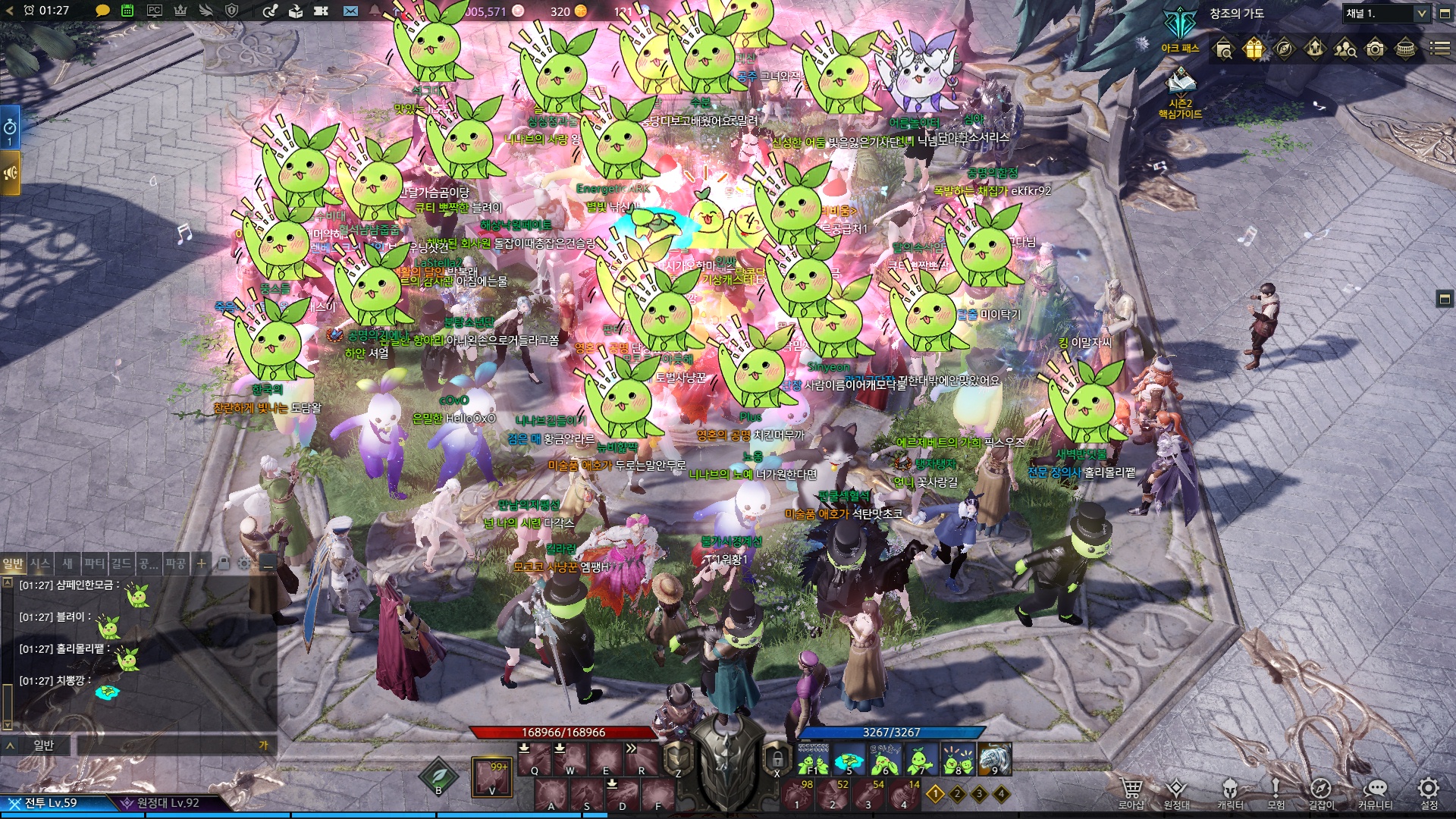Open the colosseum arena icon
1456x819 pixels.
(1405, 49)
